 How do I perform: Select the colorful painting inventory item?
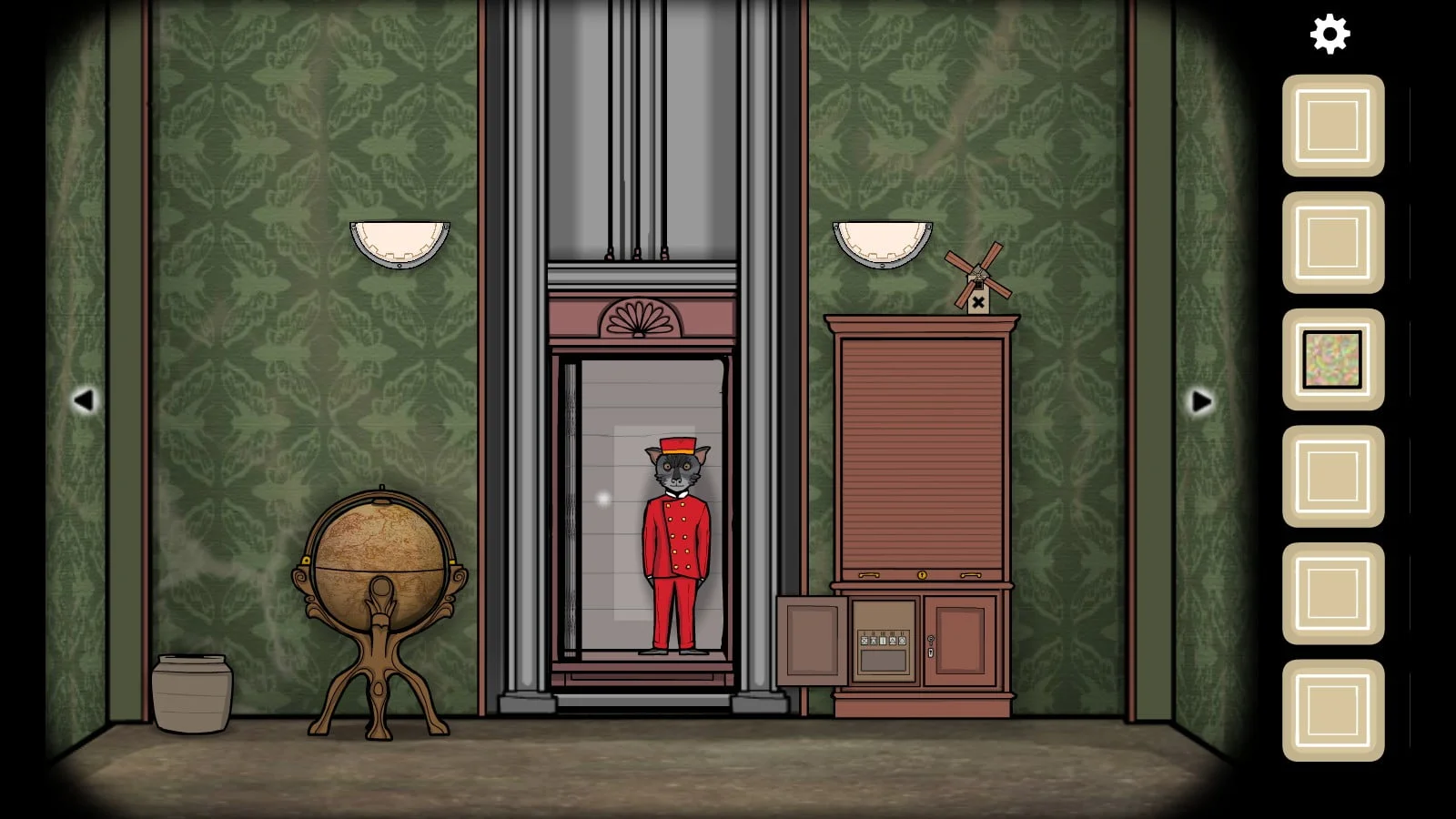click(1332, 359)
